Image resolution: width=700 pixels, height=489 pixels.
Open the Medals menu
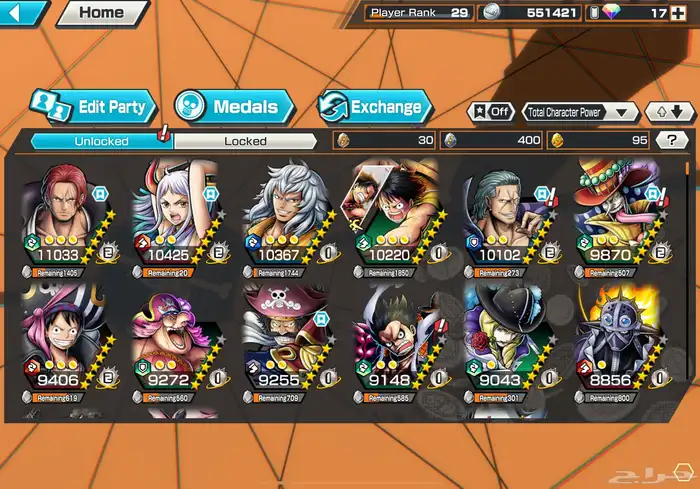234,106
